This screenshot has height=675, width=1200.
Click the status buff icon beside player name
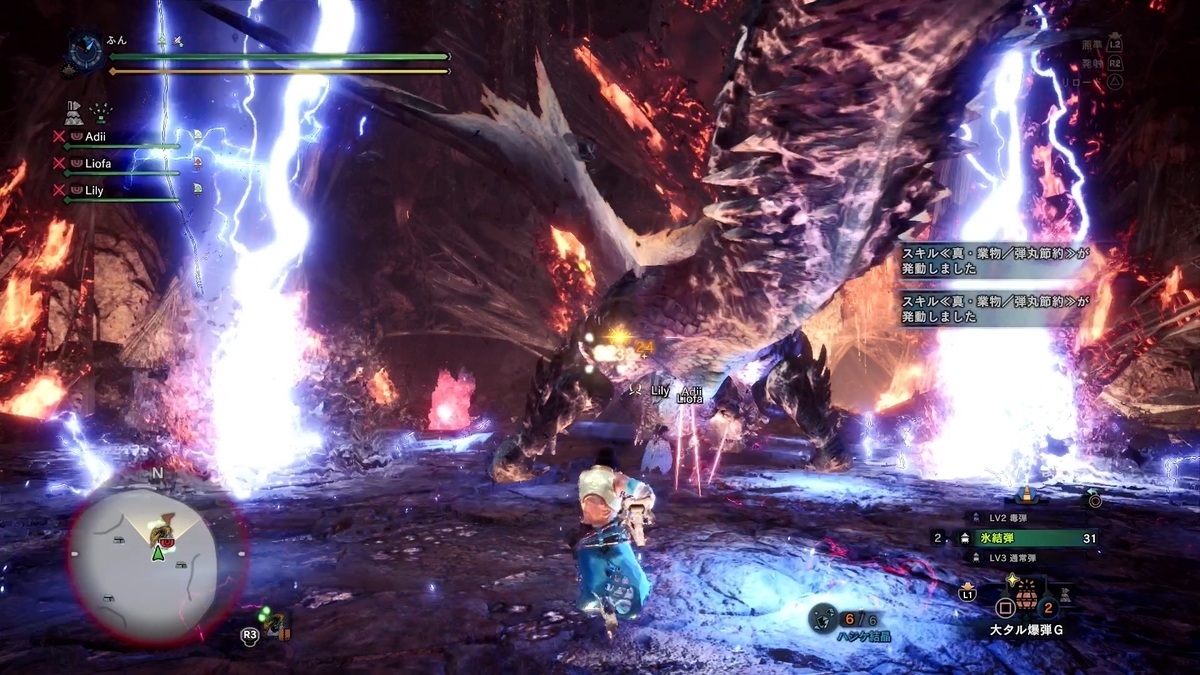[x=163, y=41]
